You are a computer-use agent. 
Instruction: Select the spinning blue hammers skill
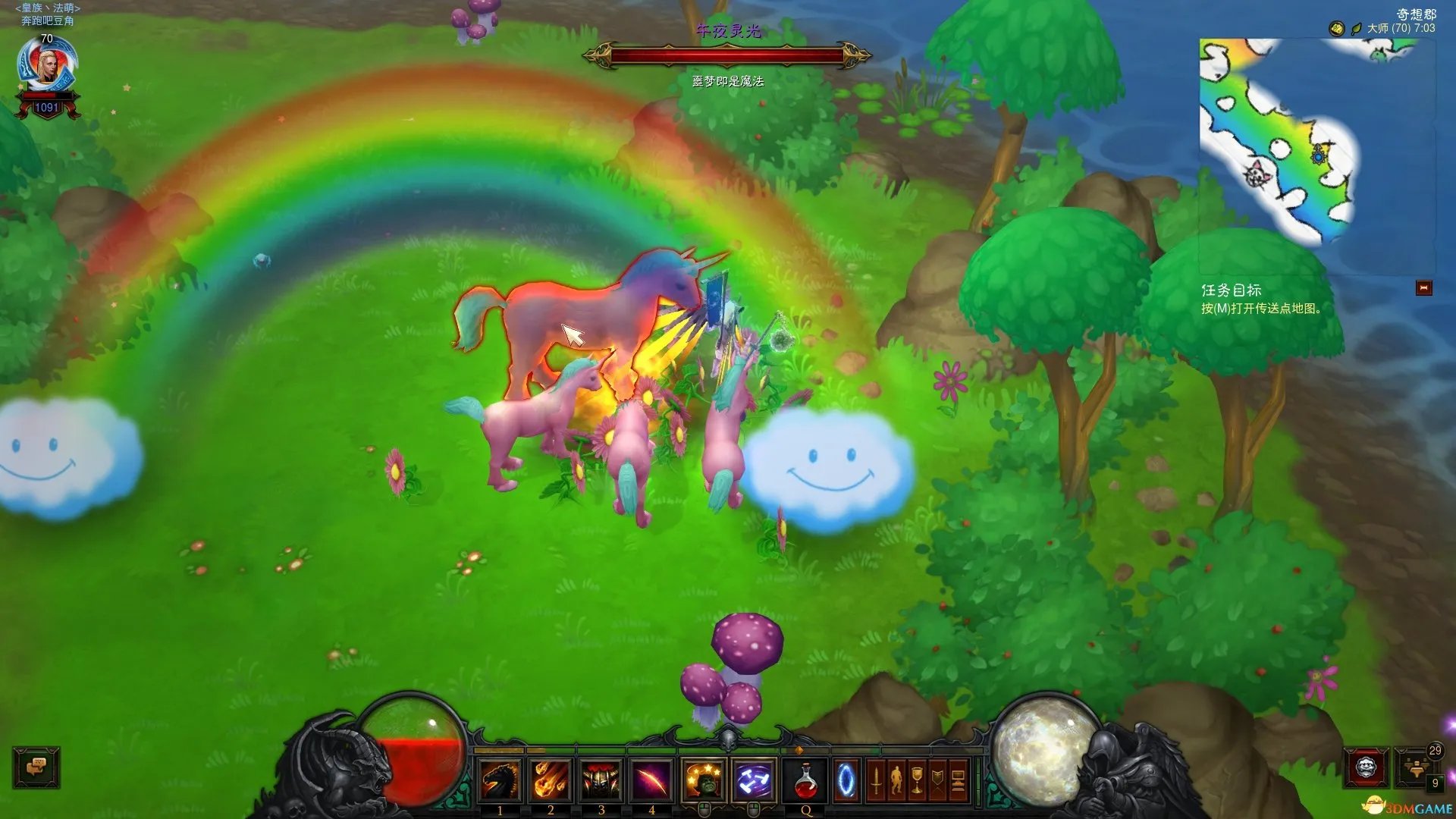[x=754, y=780]
